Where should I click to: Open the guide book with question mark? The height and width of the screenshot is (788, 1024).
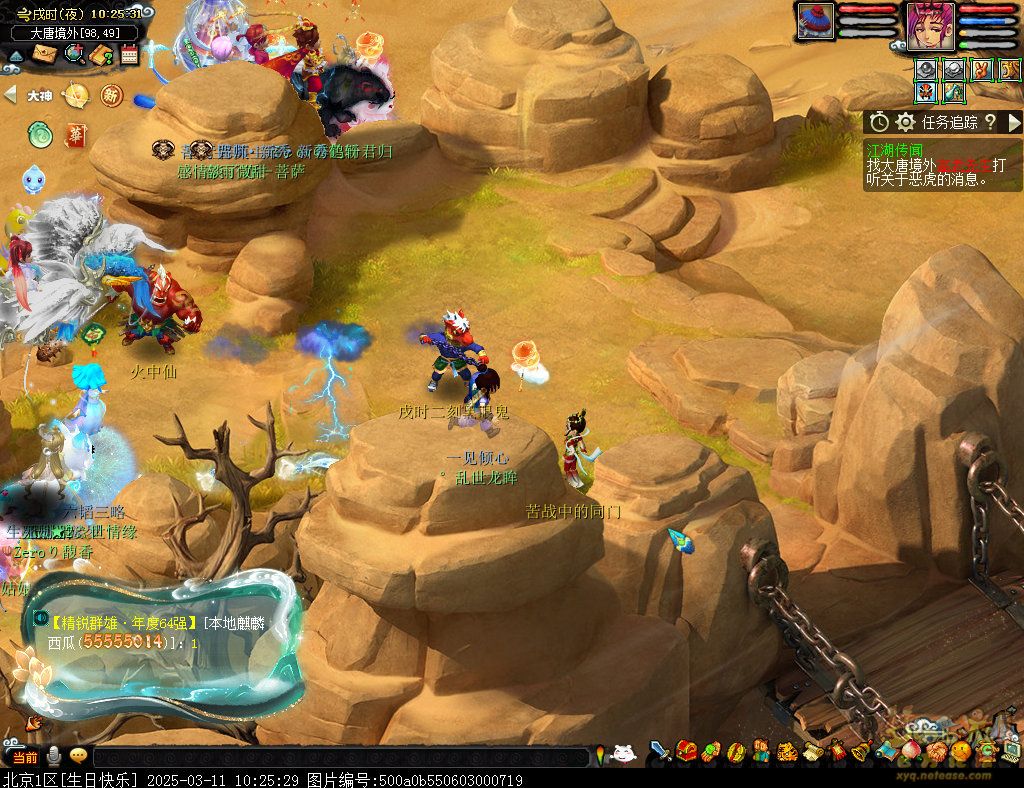click(101, 55)
